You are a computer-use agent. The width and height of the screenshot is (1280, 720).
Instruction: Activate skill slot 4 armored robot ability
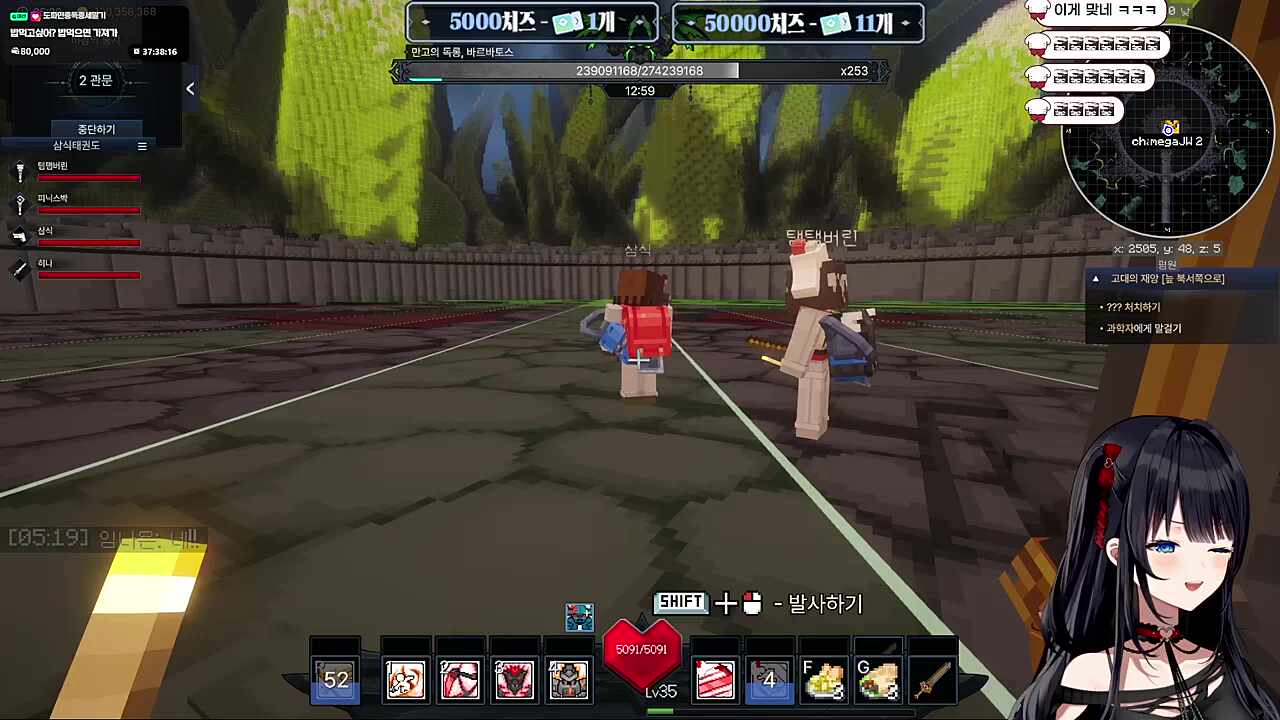(568, 680)
